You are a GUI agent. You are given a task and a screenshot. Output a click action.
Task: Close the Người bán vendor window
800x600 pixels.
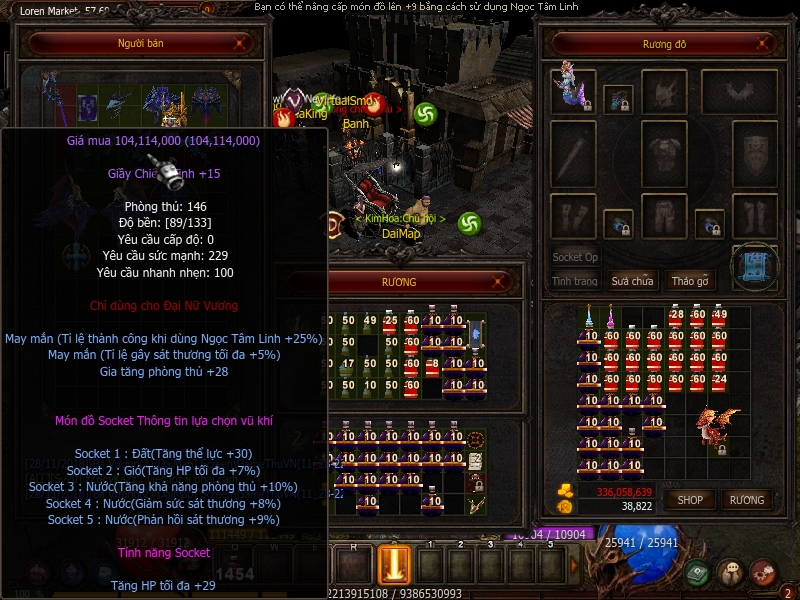240,44
